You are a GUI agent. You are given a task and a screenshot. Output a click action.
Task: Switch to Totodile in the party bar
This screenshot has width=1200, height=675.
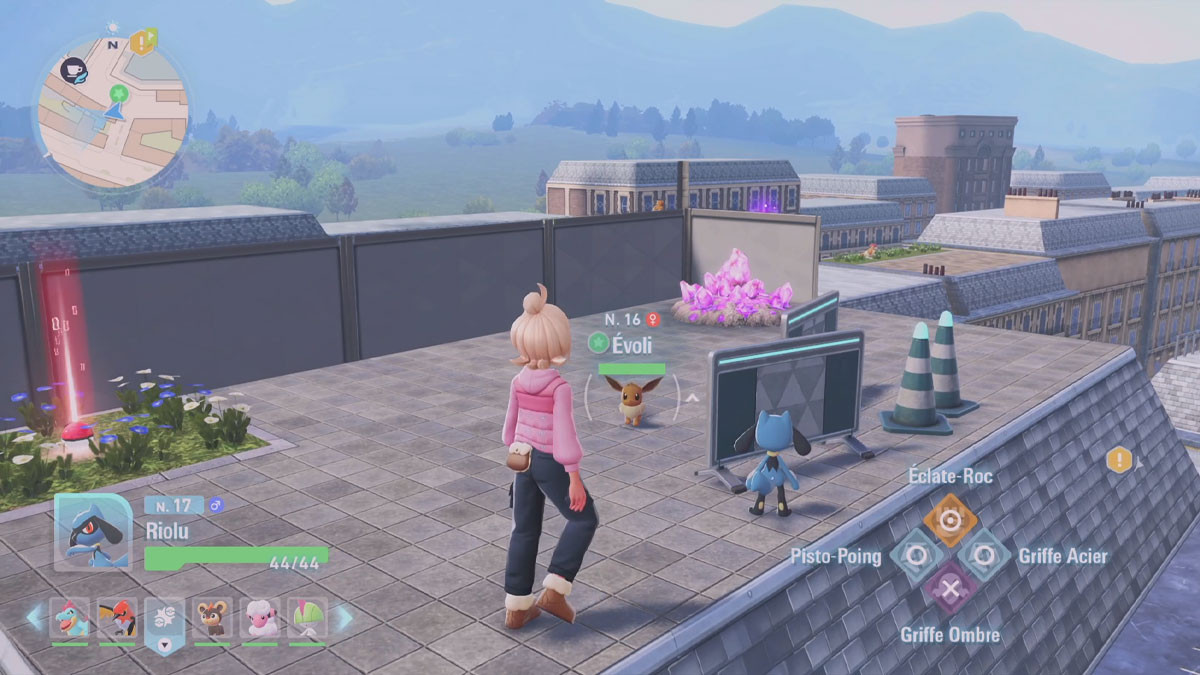point(70,619)
